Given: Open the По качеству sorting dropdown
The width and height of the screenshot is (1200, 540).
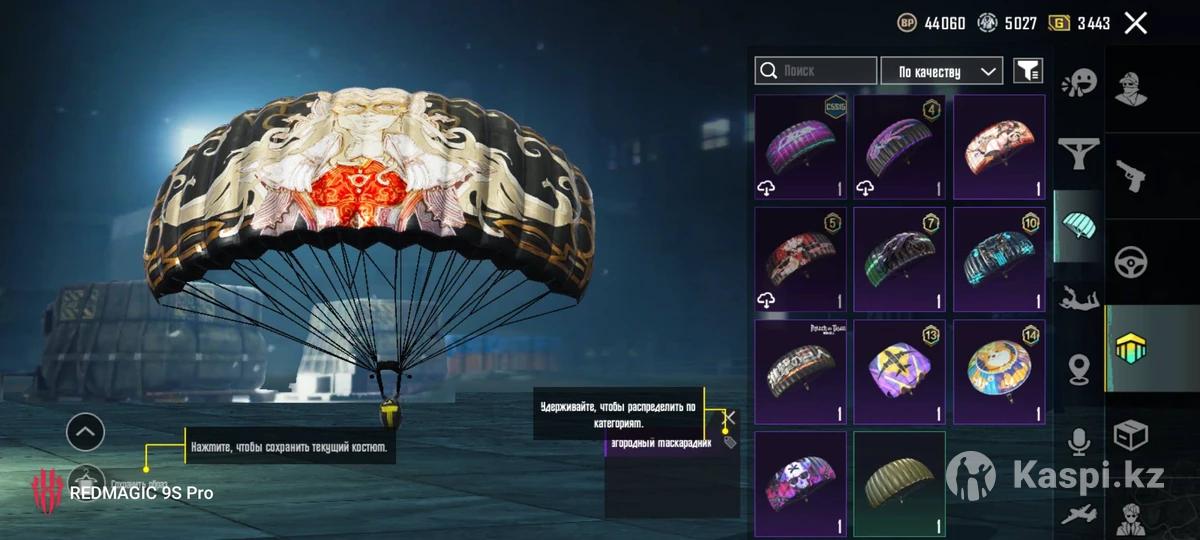Looking at the screenshot, I should point(941,71).
